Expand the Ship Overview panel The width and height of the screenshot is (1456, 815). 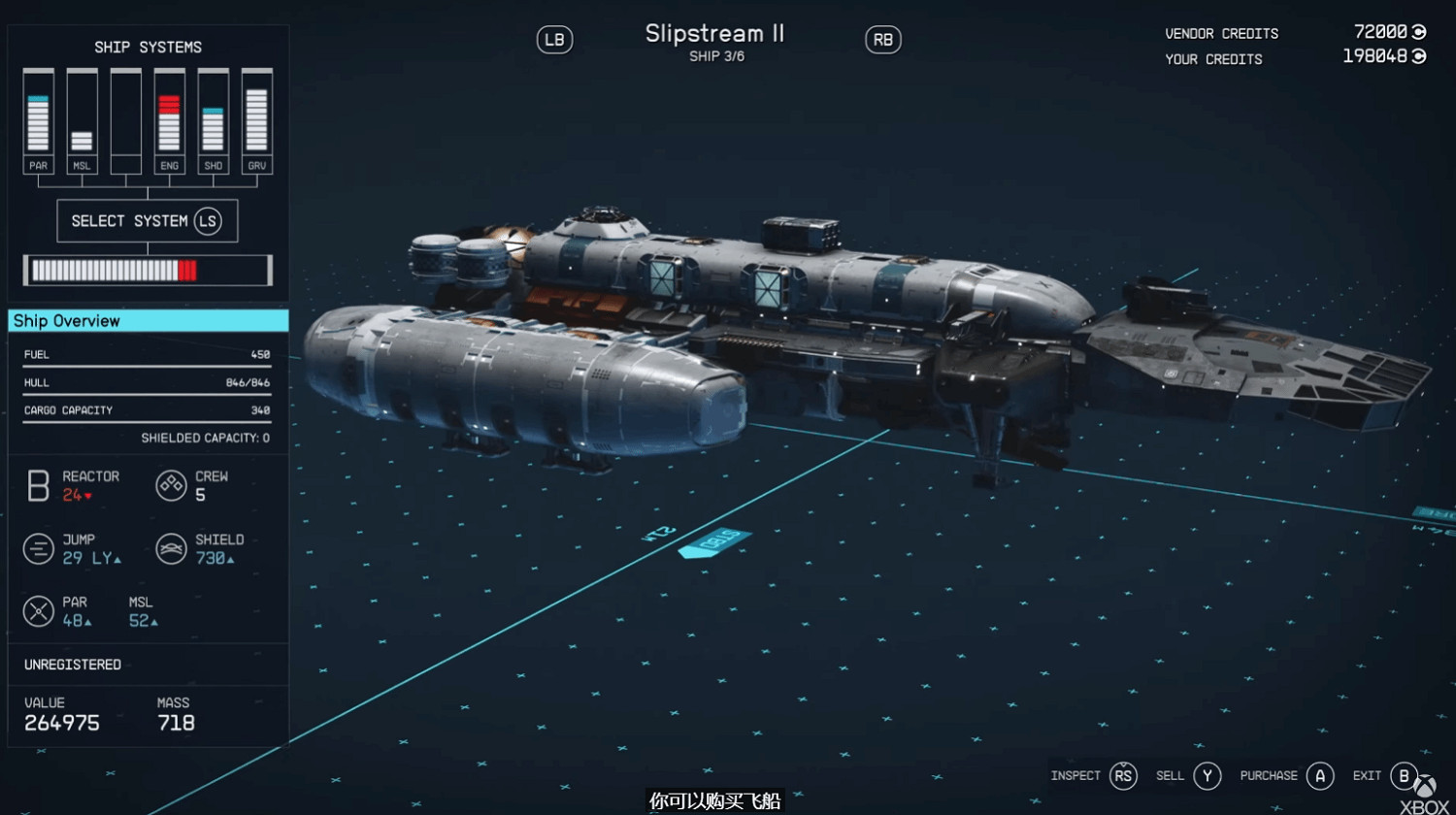(x=148, y=321)
